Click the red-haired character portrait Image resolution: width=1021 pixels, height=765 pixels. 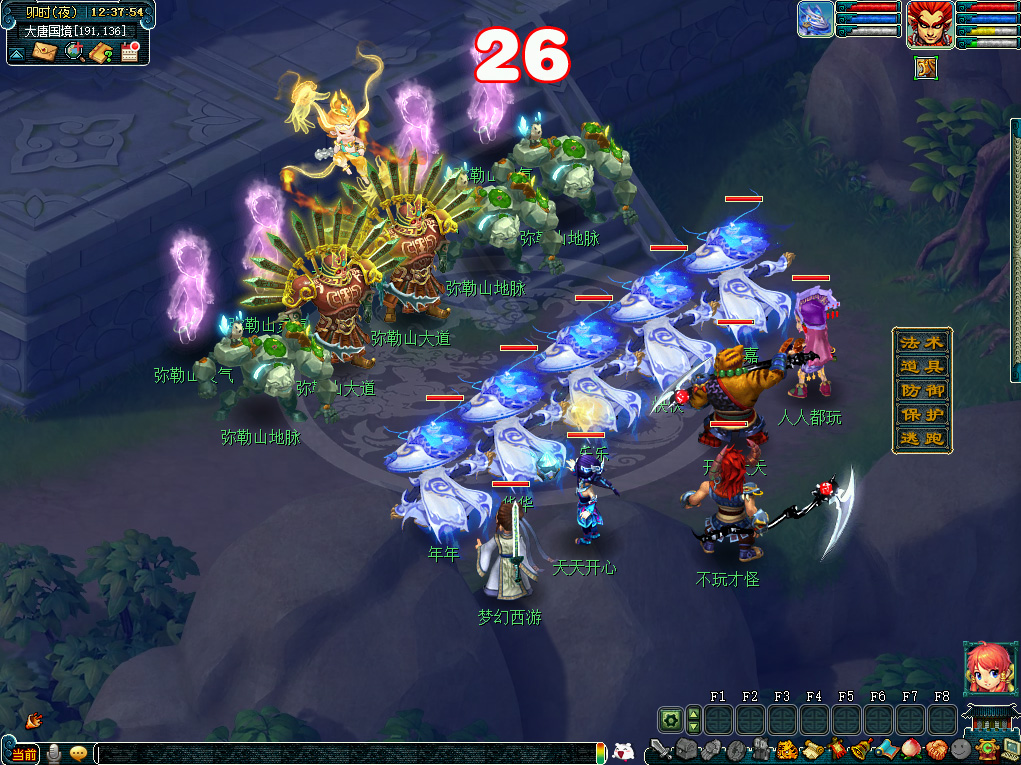(929, 24)
